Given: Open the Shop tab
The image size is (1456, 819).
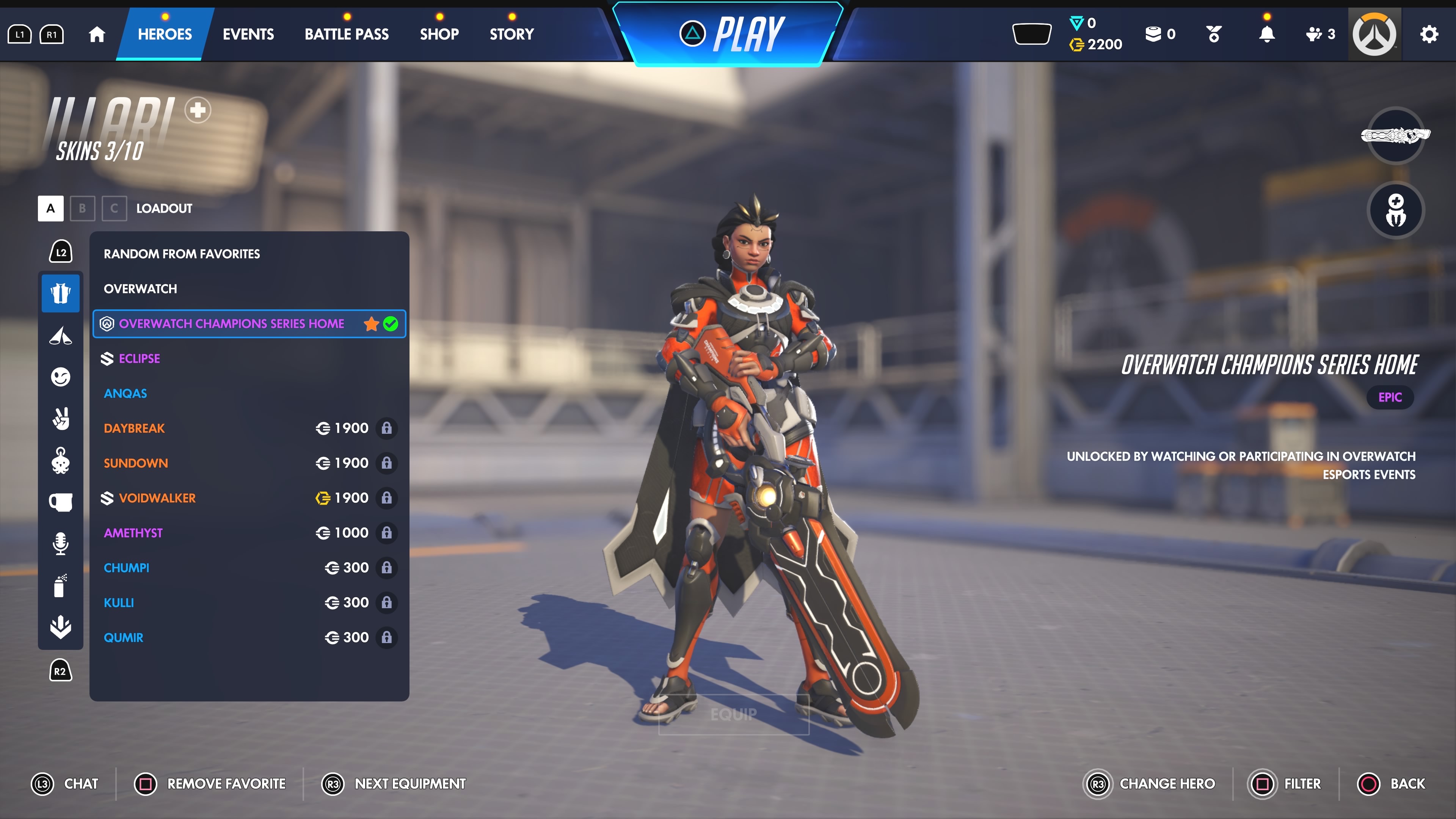Looking at the screenshot, I should point(439,35).
